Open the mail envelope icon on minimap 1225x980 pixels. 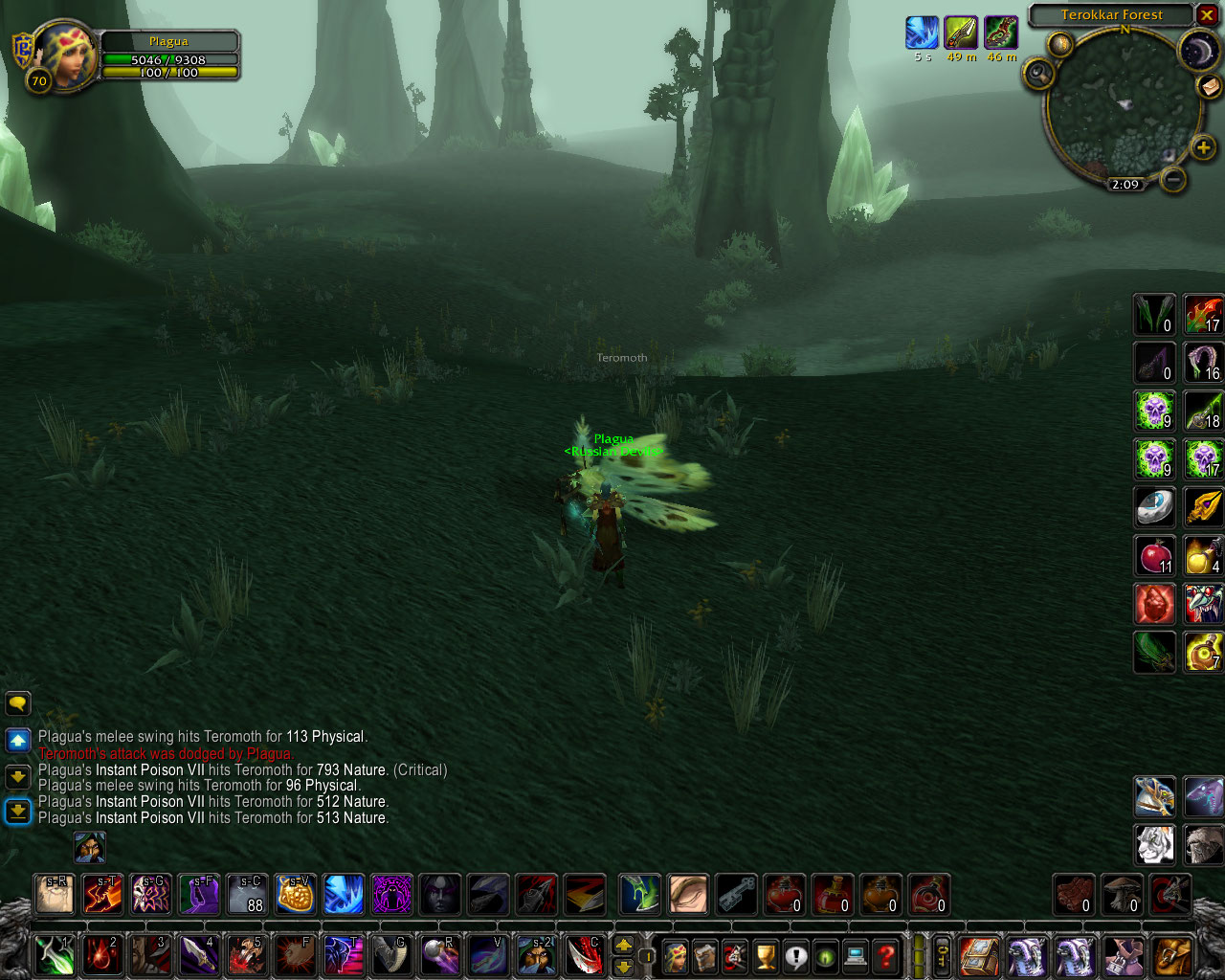pyautogui.click(x=1209, y=86)
